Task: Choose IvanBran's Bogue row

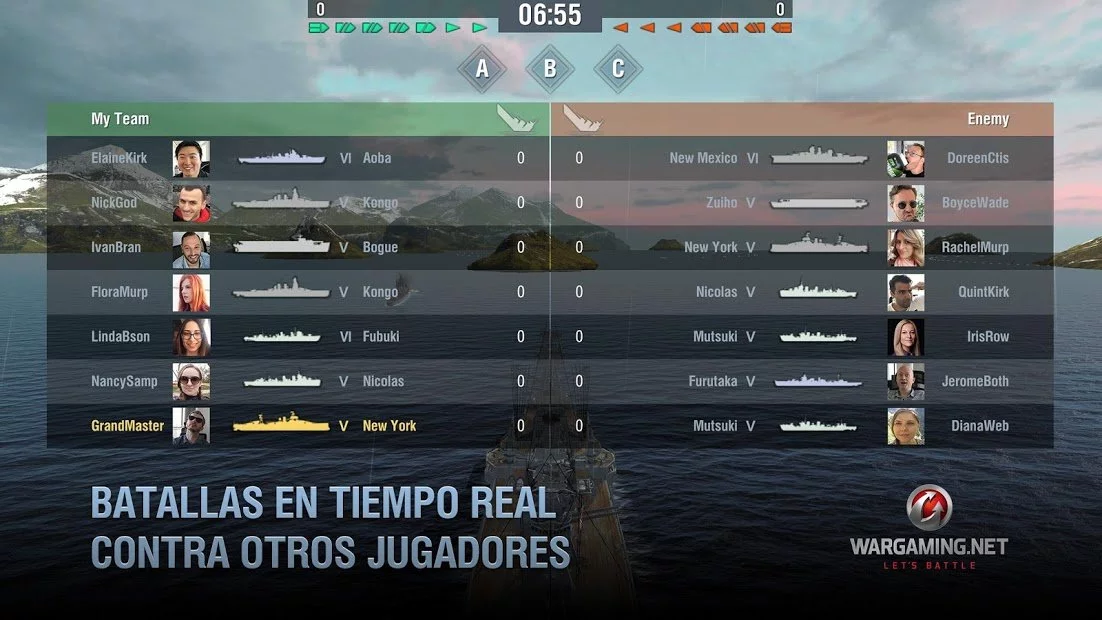Action: pyautogui.click(x=298, y=247)
